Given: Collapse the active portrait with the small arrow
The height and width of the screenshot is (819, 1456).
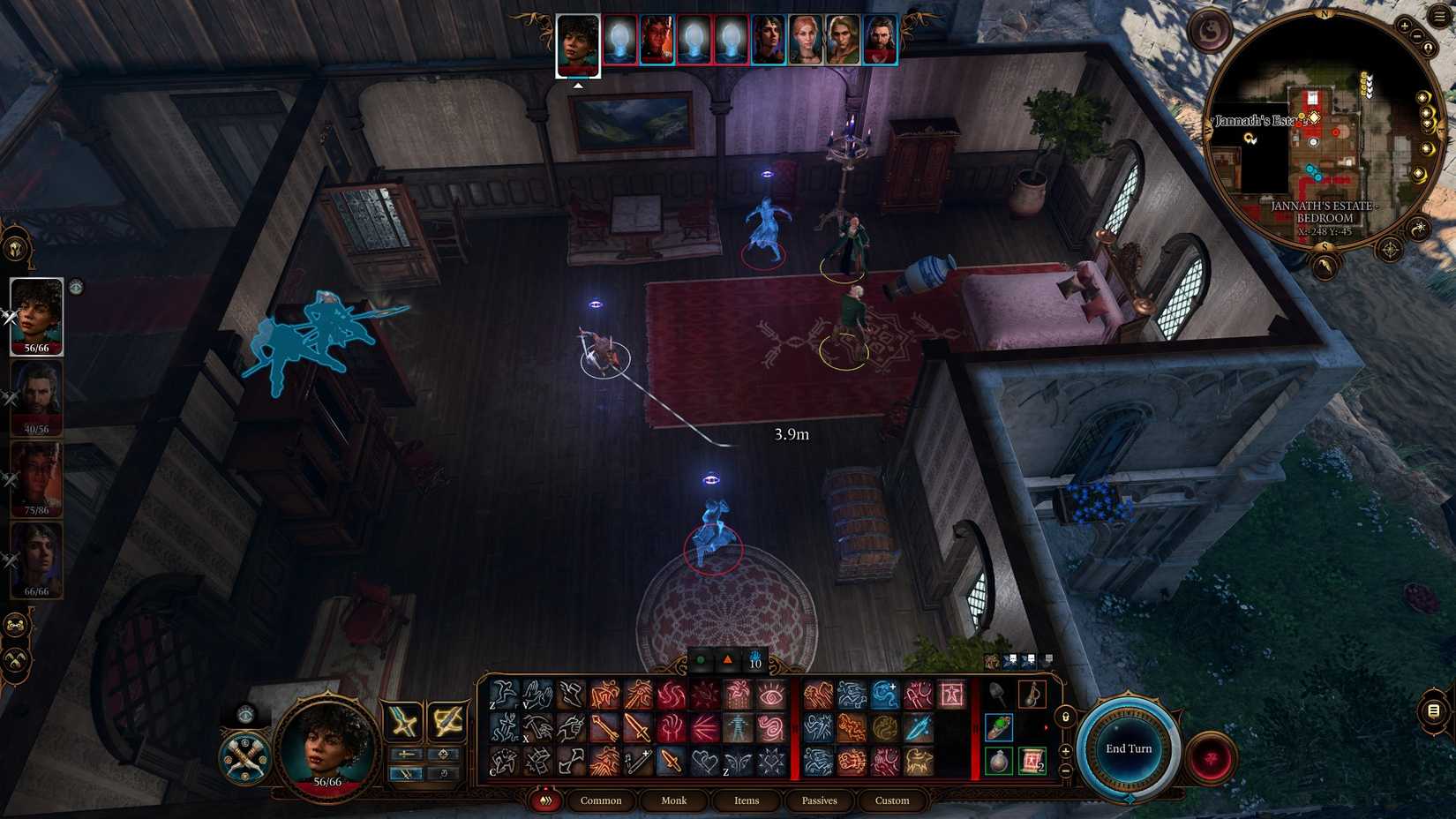Looking at the screenshot, I should (580, 86).
